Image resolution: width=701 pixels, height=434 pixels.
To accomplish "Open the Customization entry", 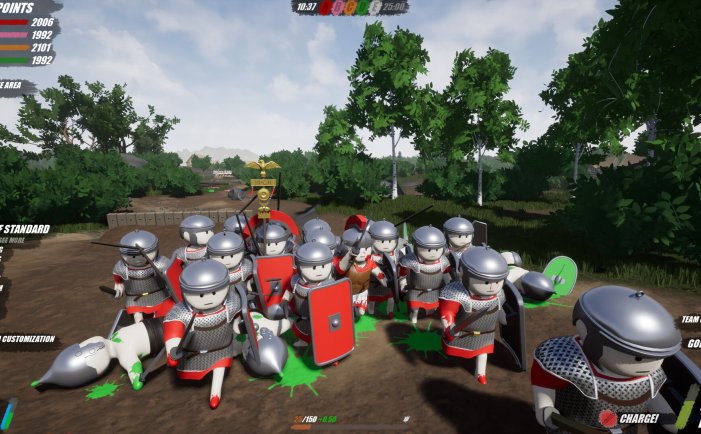I will tap(27, 339).
